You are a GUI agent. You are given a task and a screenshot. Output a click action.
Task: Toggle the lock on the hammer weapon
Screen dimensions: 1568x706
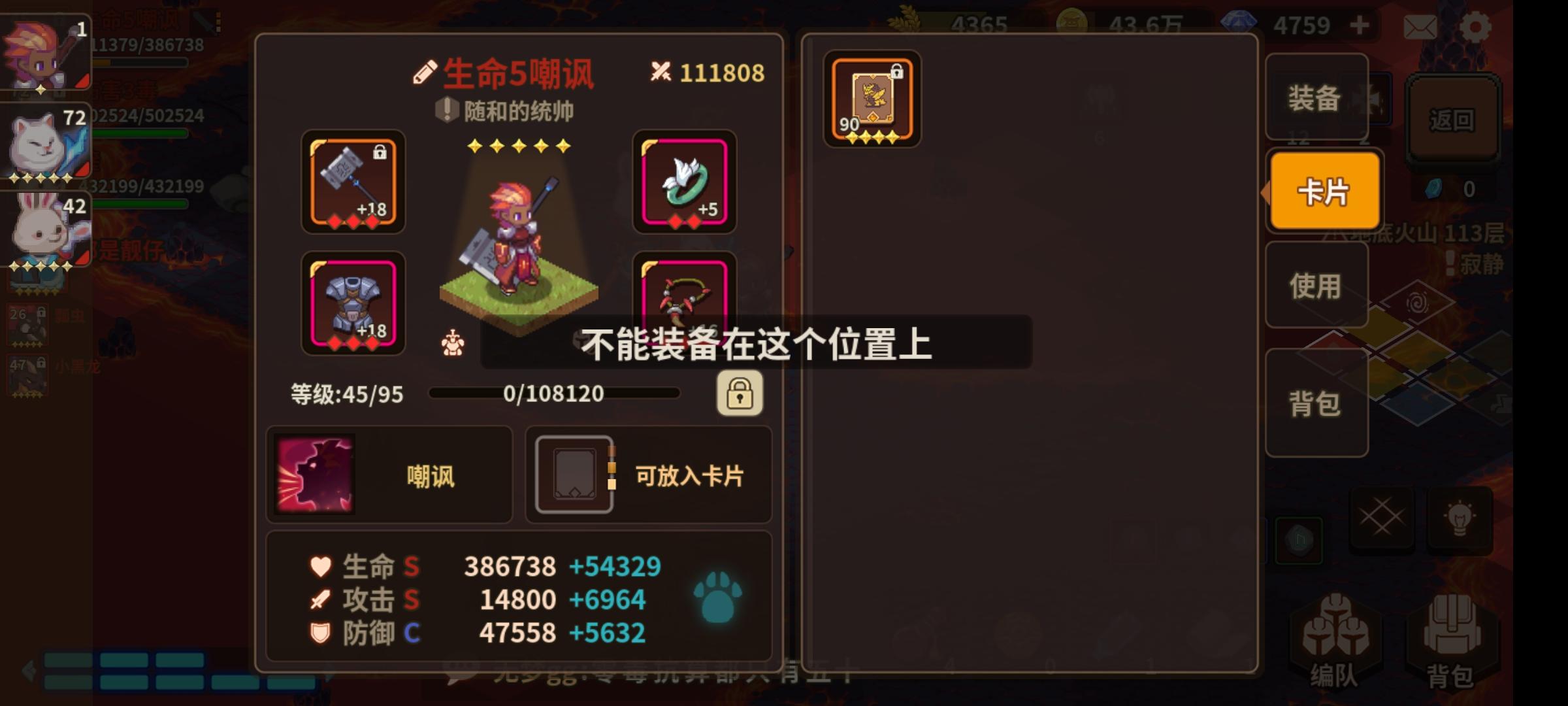380,154
